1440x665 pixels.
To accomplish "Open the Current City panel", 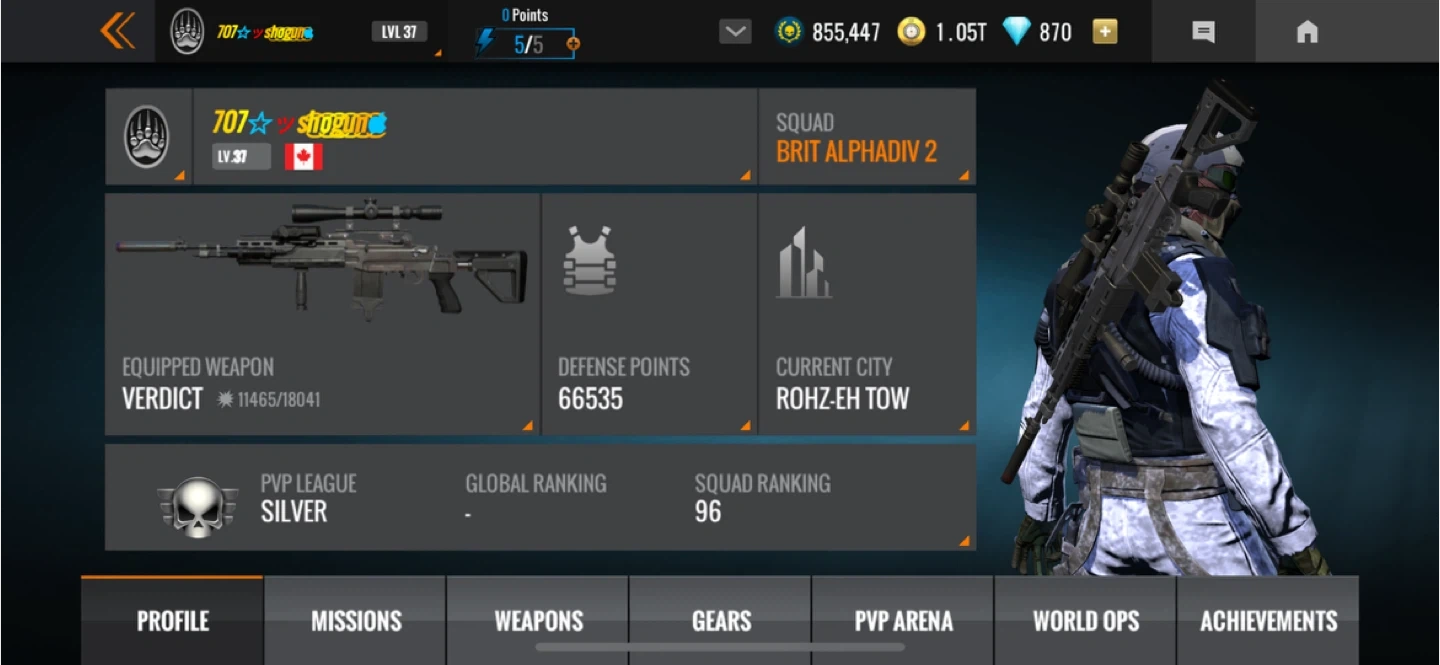I will click(867, 314).
